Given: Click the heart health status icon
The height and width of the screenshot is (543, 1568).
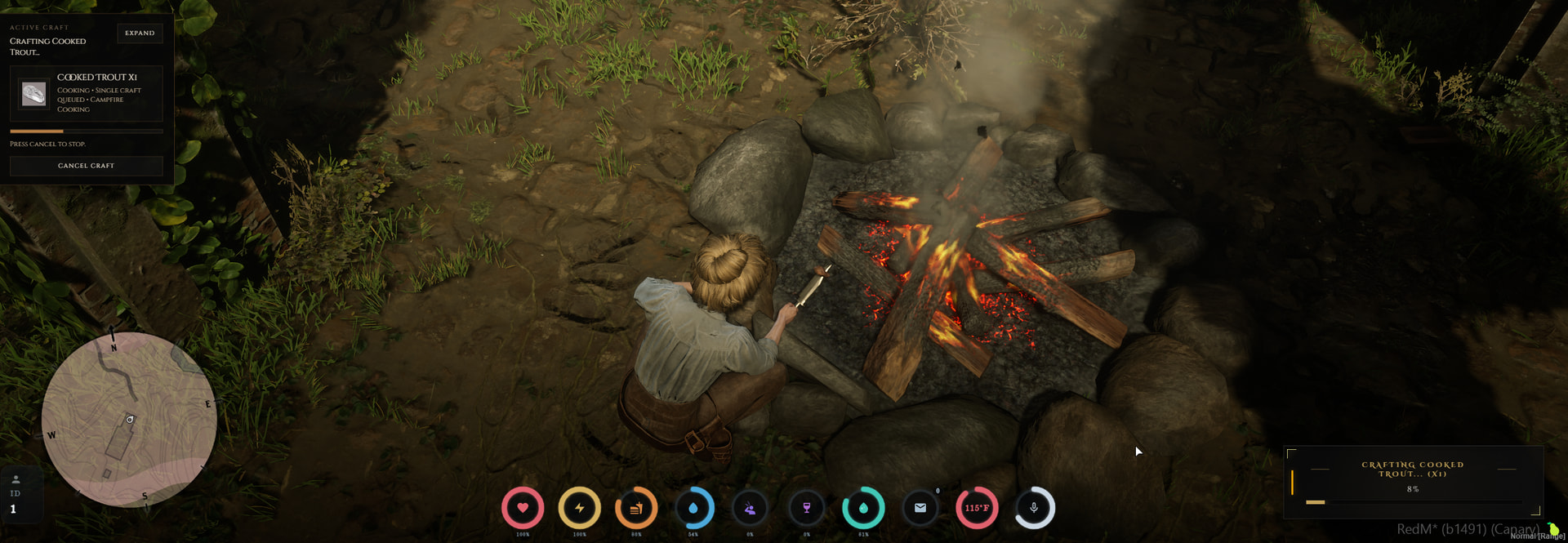Looking at the screenshot, I should tap(523, 508).
